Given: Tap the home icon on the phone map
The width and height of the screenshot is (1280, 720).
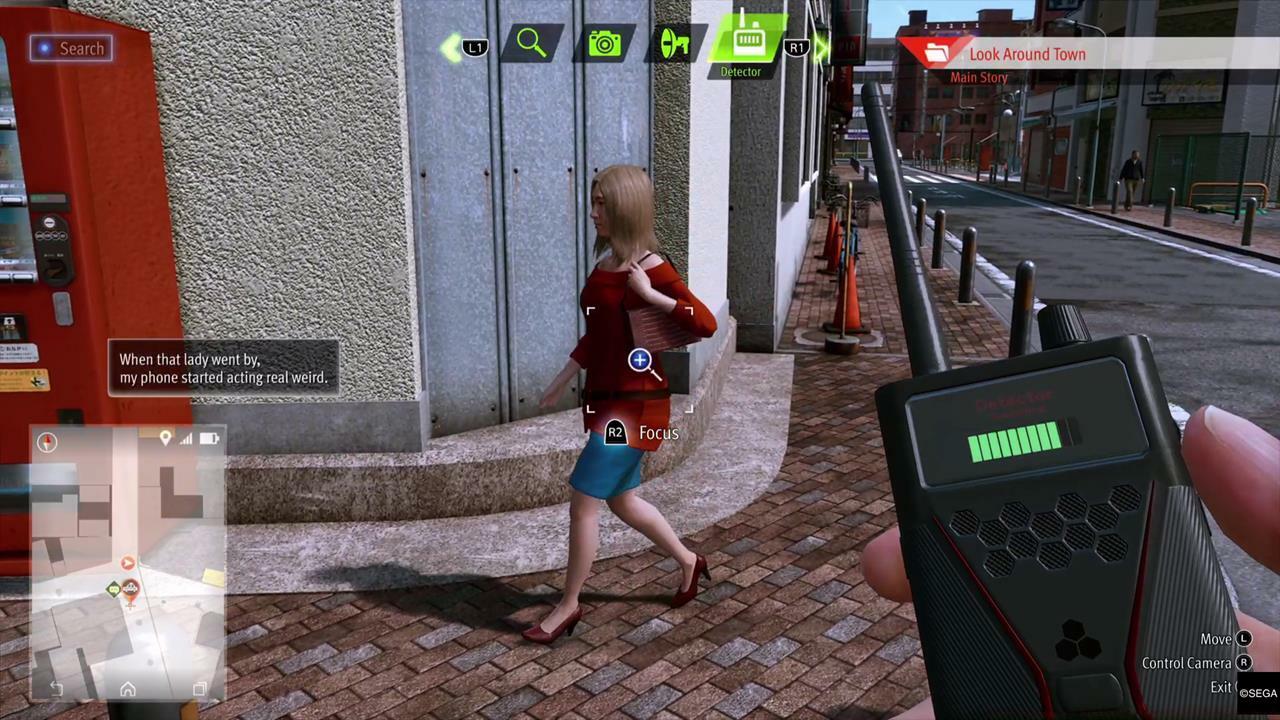Looking at the screenshot, I should pos(128,688).
